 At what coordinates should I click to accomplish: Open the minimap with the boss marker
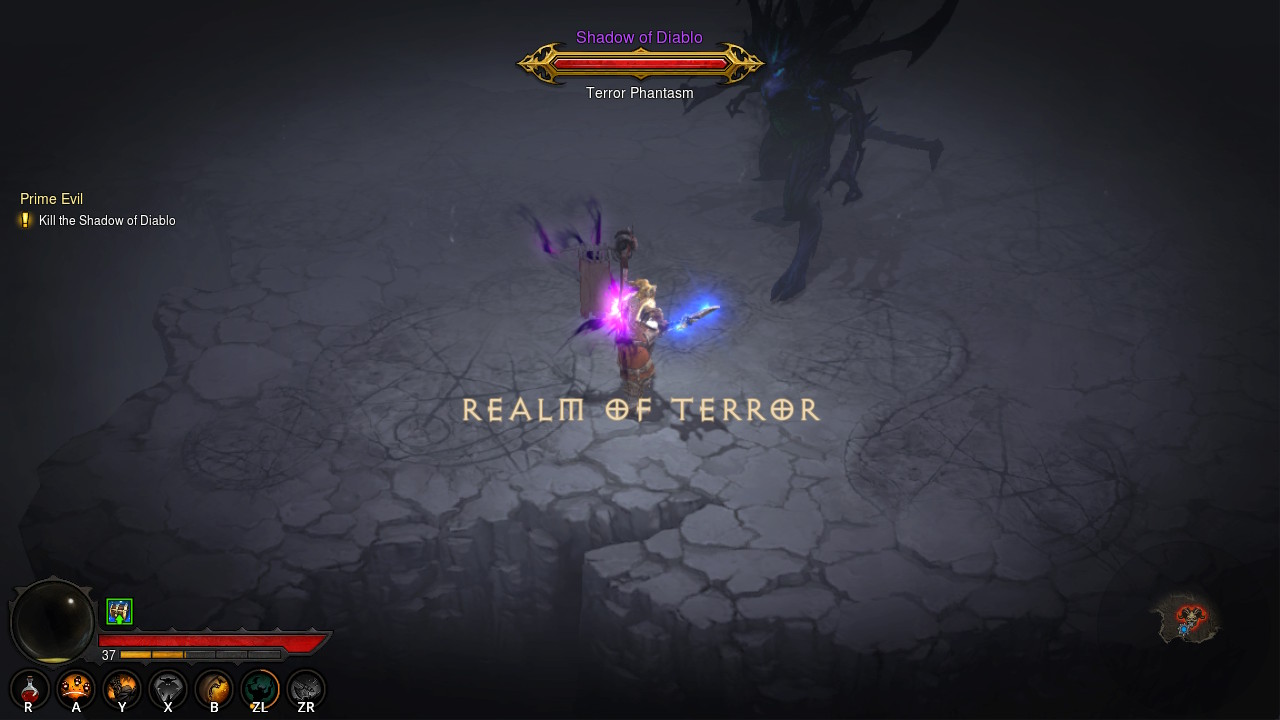1186,618
